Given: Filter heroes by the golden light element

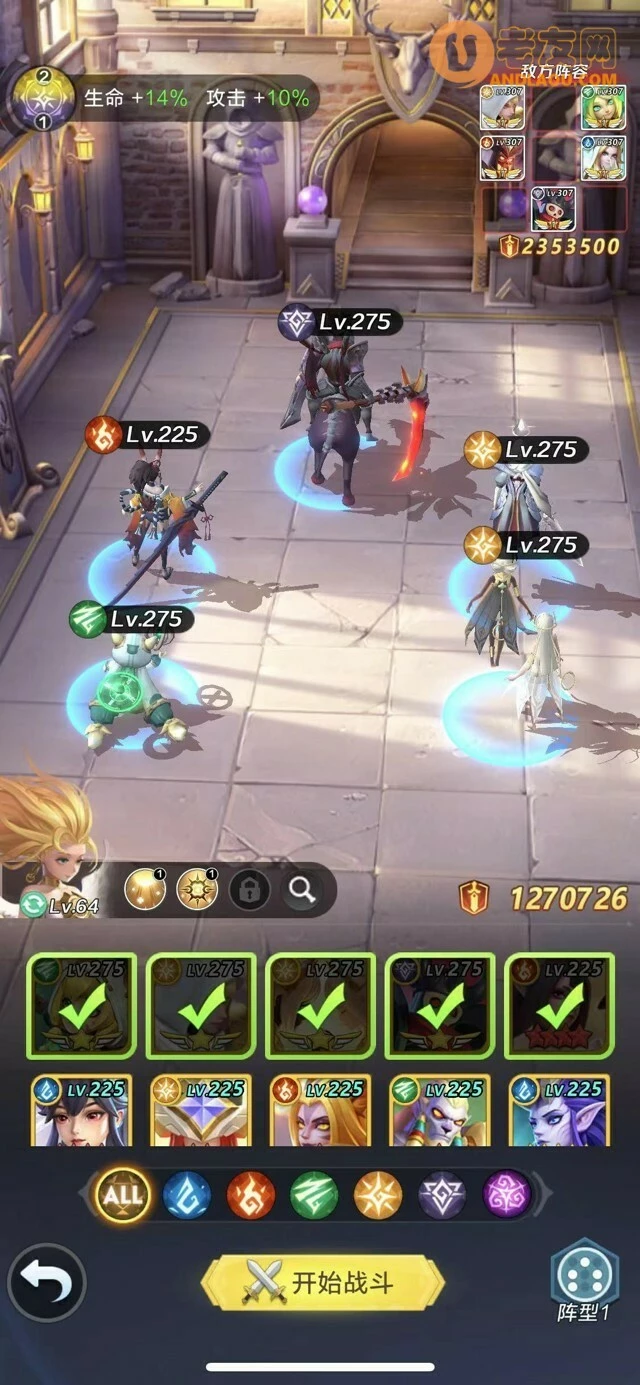Looking at the screenshot, I should coord(378,1194).
